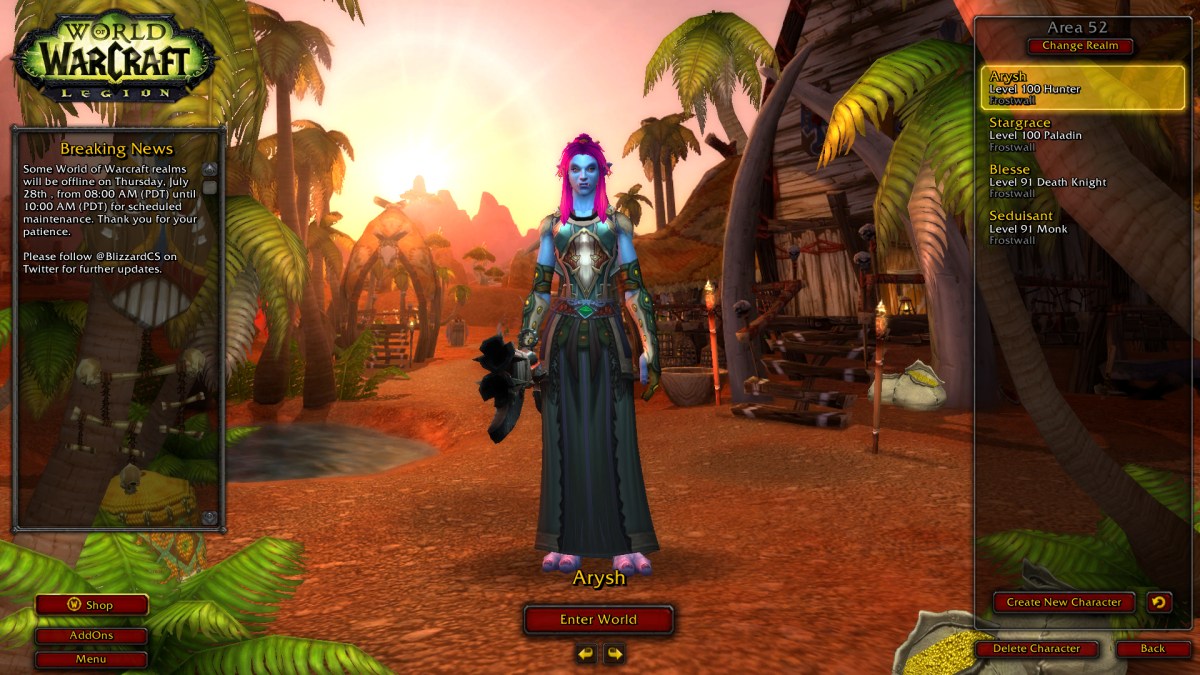Go back with the Back button
This screenshot has height=675, width=1200.
coord(1153,649)
